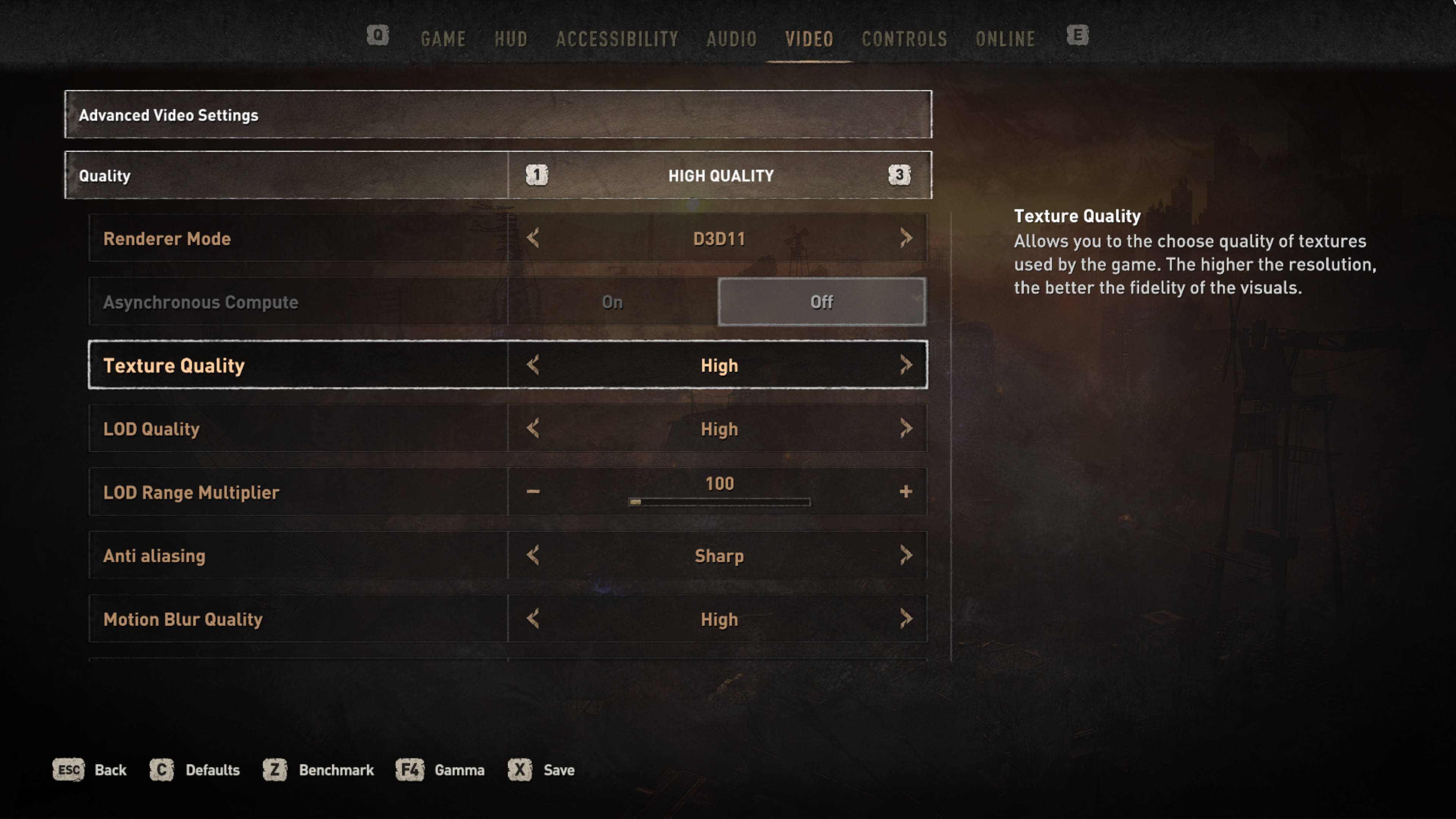Screen dimensions: 1456x819
Task: Lower Motion Blur Quality with left arrow
Action: [x=532, y=619]
